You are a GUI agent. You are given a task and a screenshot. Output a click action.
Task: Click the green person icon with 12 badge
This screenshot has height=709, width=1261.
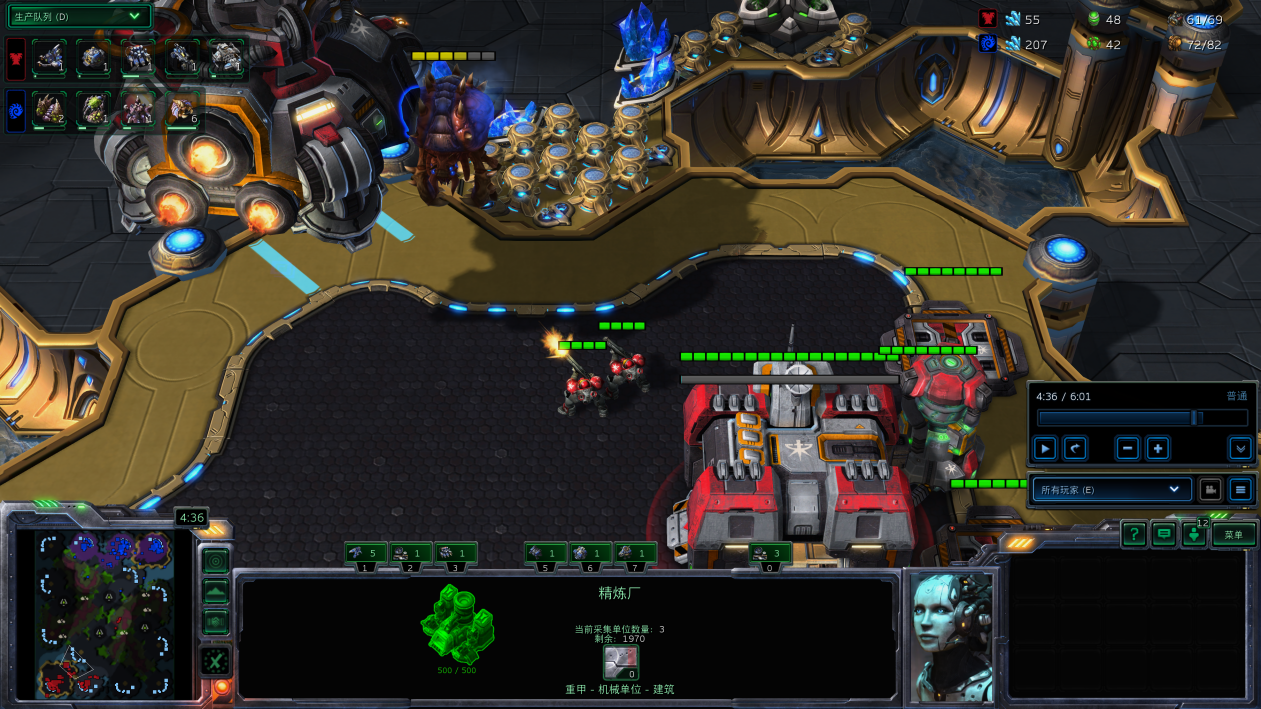click(1194, 535)
